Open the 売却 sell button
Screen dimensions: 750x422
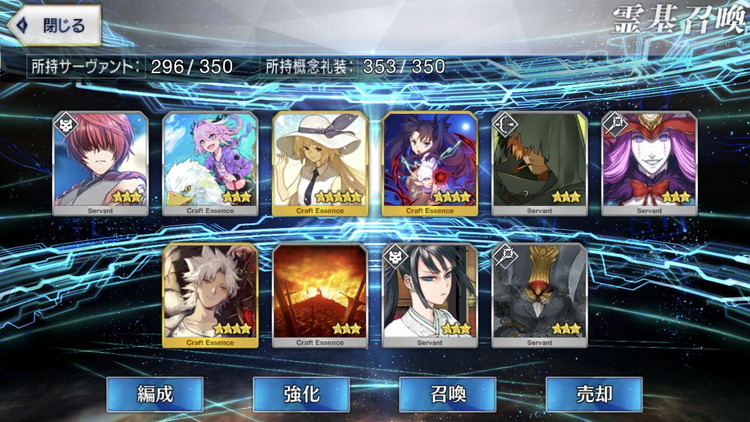[593, 394]
